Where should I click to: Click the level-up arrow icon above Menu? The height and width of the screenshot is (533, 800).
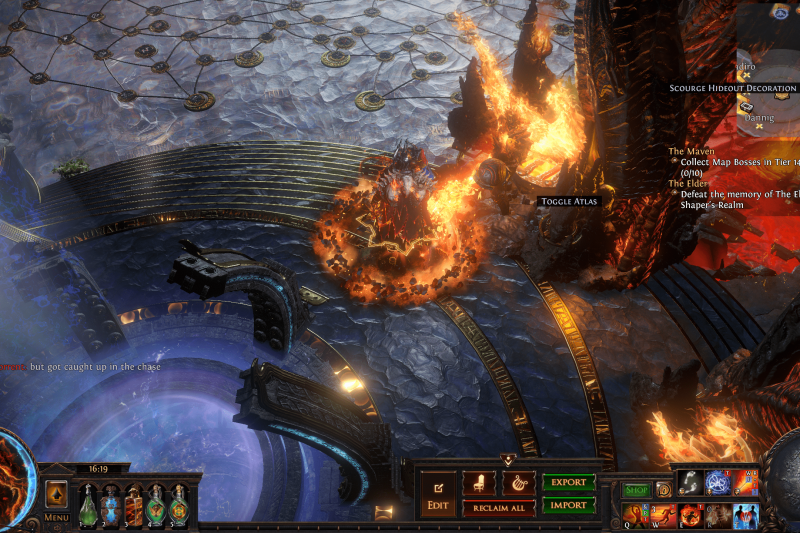tap(56, 494)
